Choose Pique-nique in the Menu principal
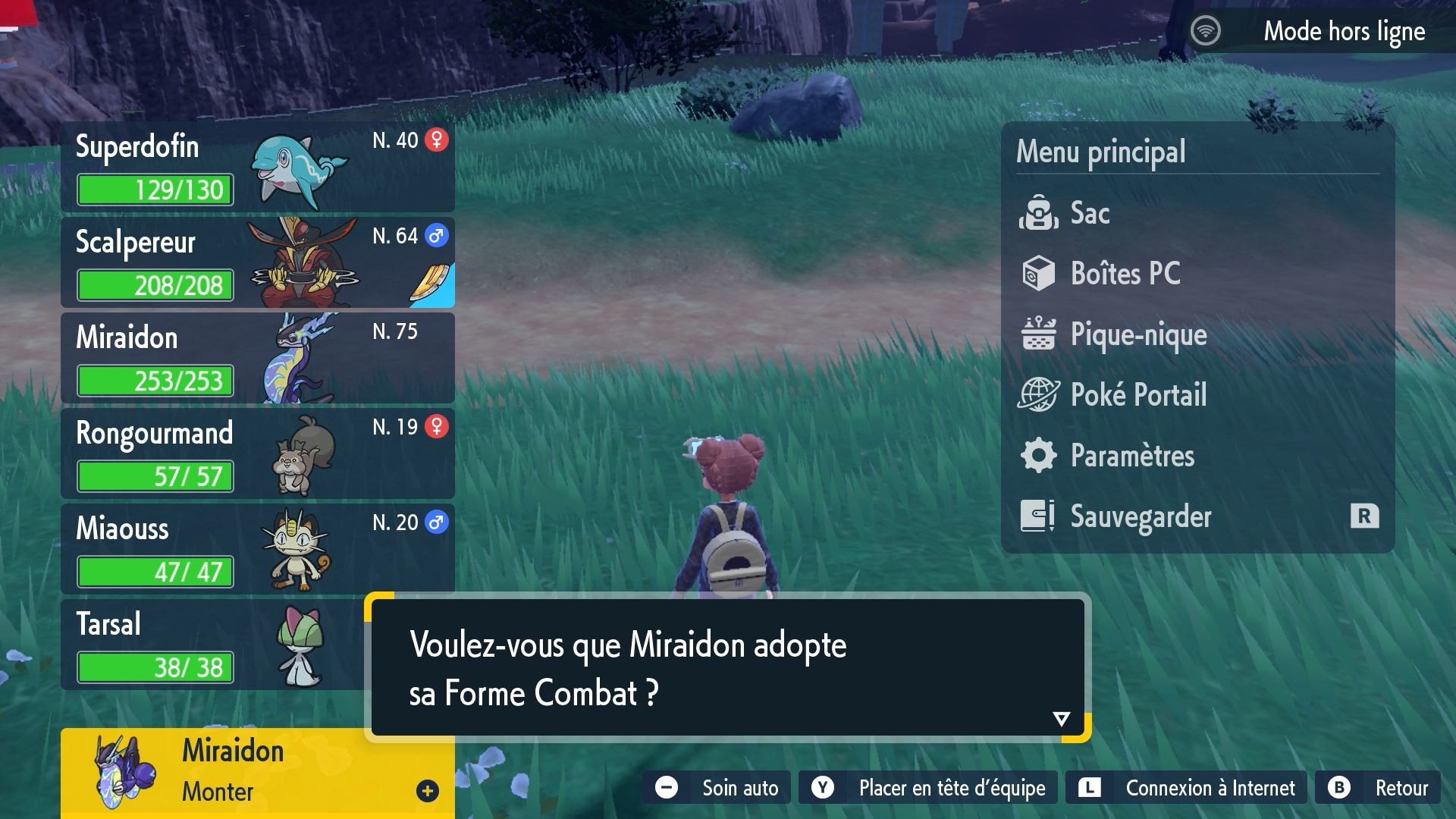This screenshot has height=819, width=1456. click(1137, 334)
